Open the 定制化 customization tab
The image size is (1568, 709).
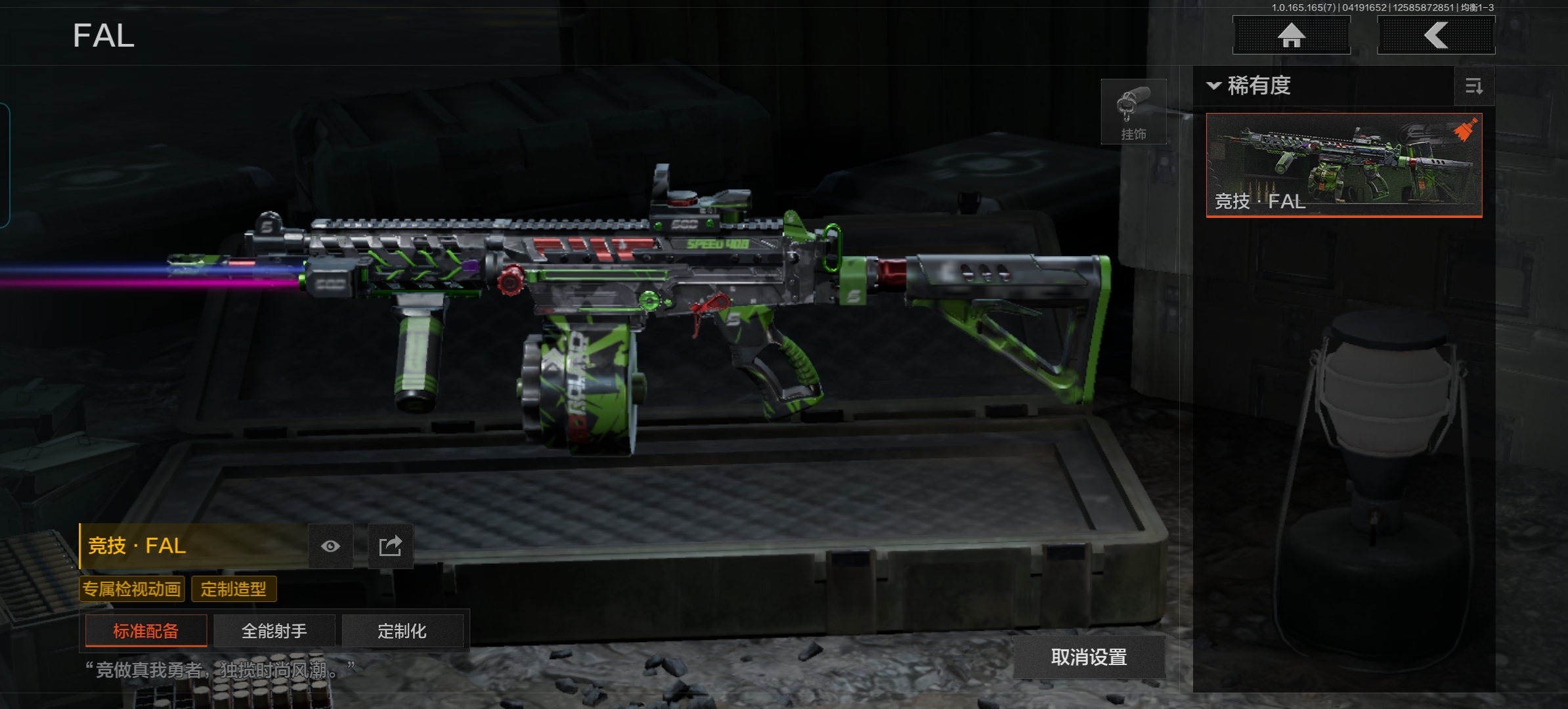pos(402,631)
